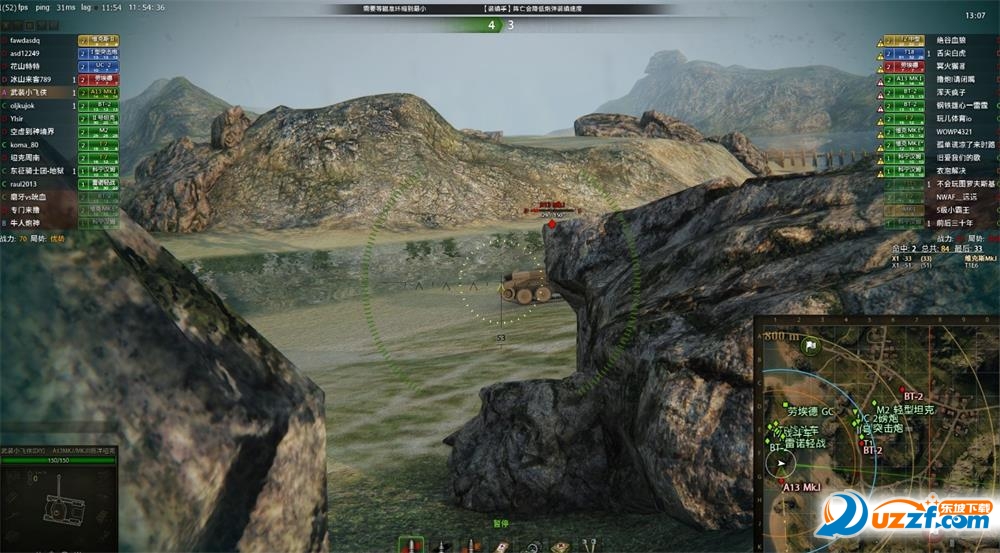Open the uzzf.com watermark logo
This screenshot has width=1000, height=553.
click(x=899, y=520)
